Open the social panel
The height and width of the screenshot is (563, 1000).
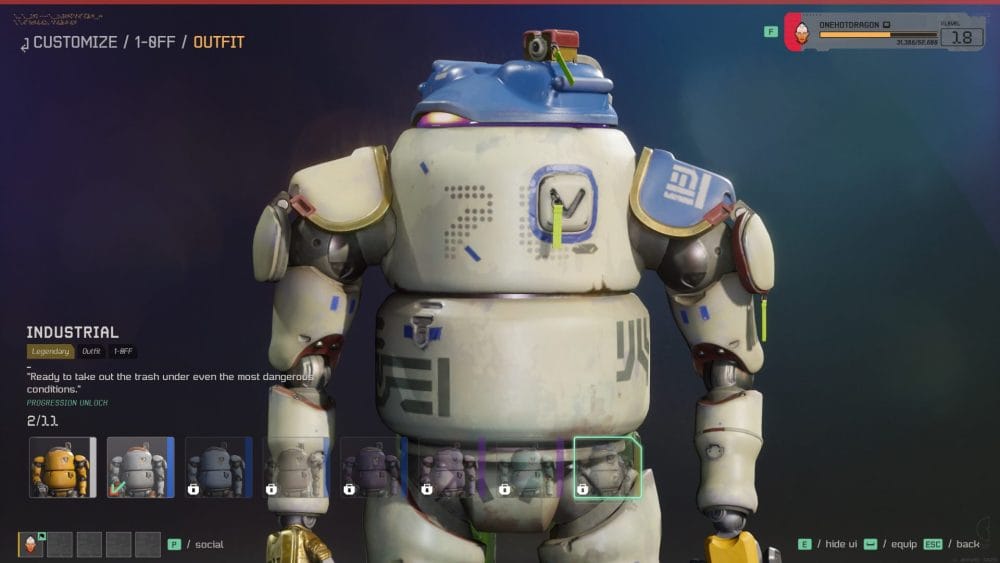coord(208,544)
